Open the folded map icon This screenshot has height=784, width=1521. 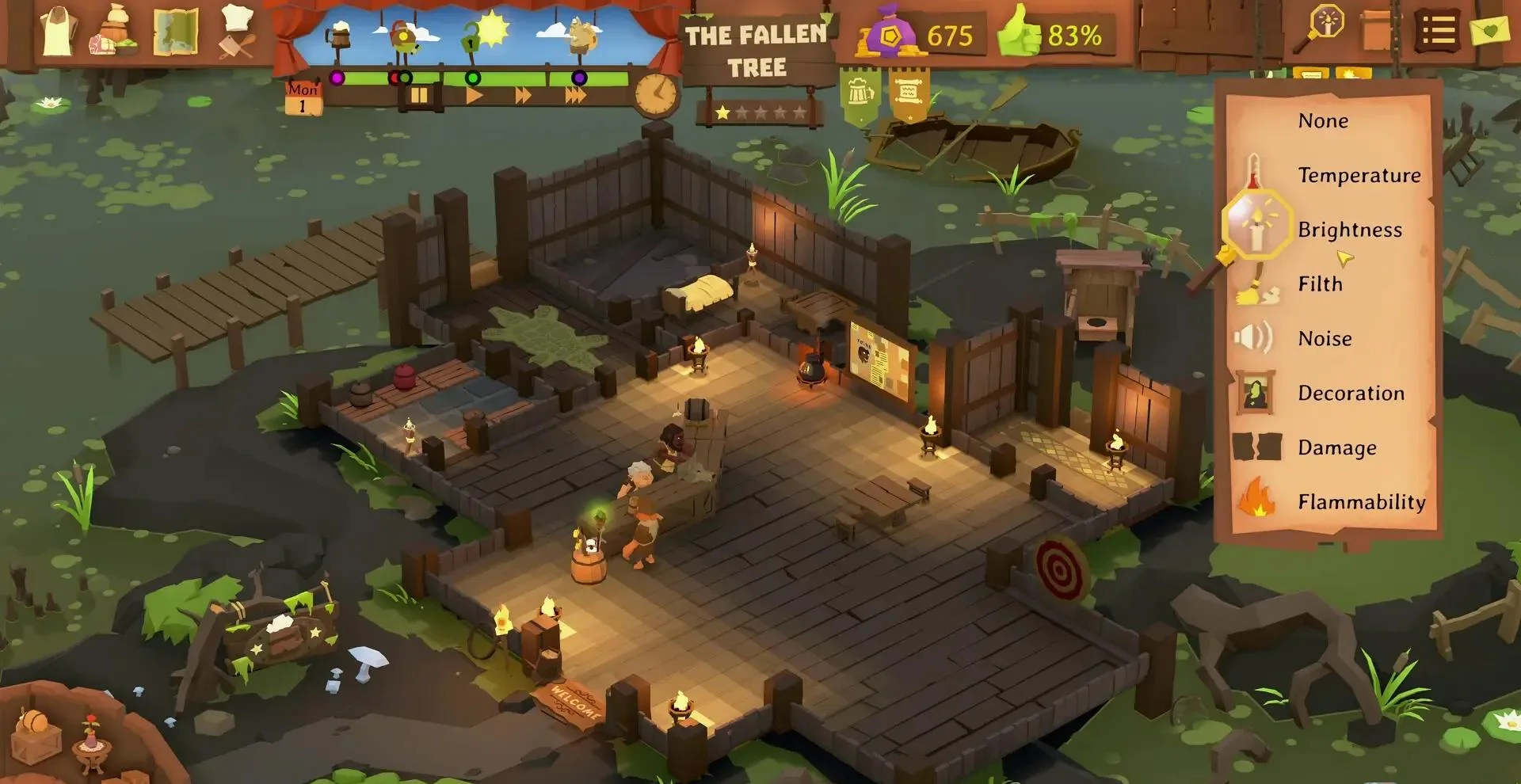[x=175, y=32]
